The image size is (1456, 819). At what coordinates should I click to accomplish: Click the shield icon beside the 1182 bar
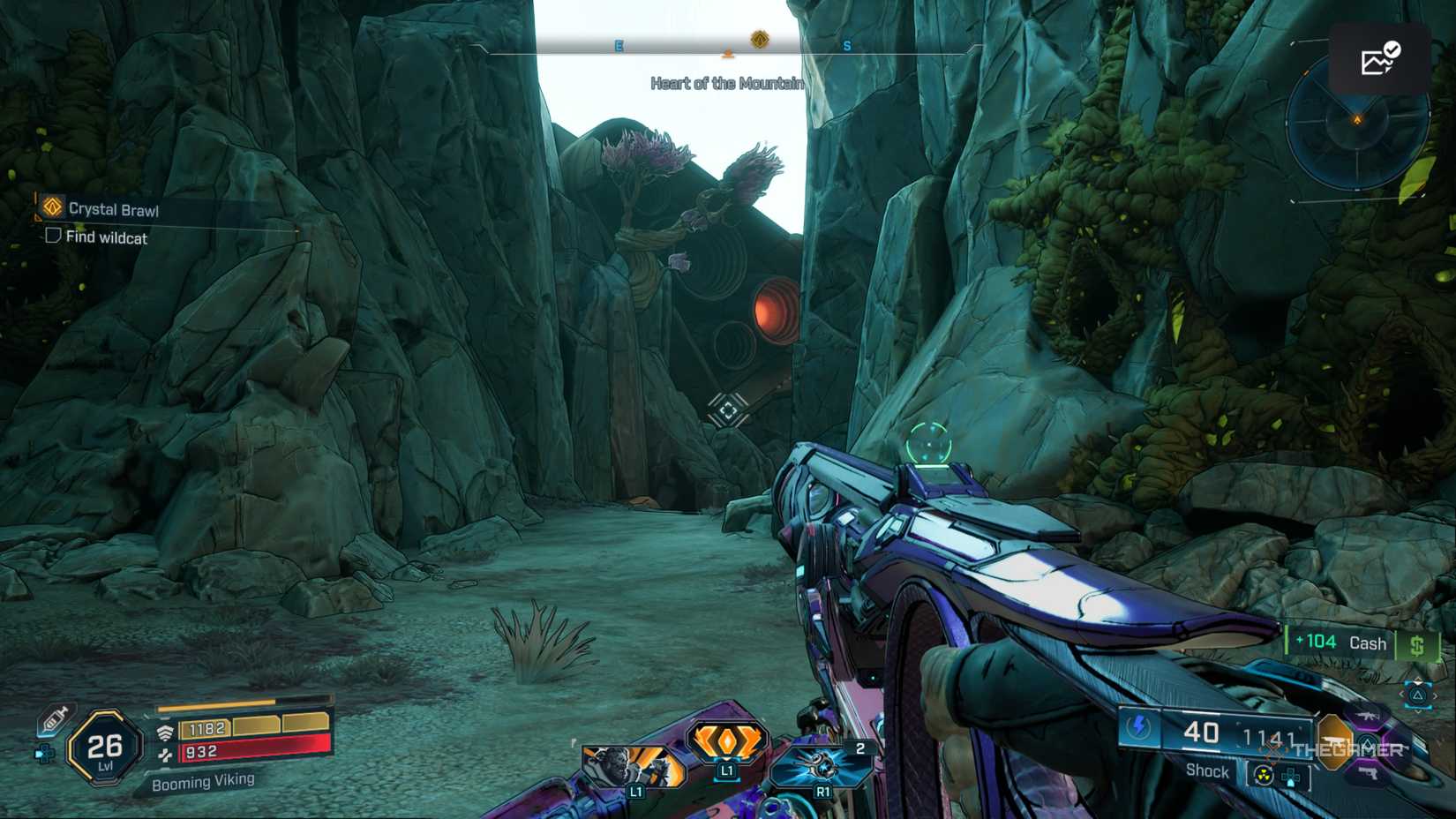pyautogui.click(x=165, y=731)
